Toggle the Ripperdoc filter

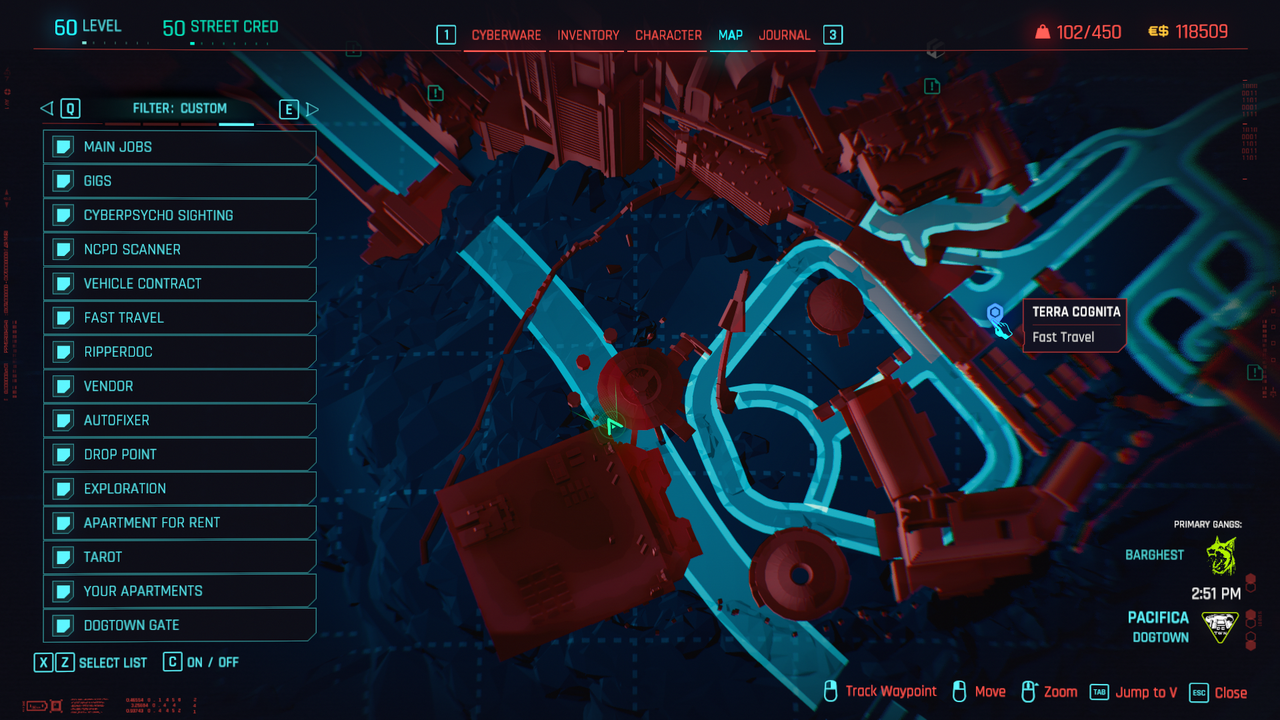click(x=180, y=352)
